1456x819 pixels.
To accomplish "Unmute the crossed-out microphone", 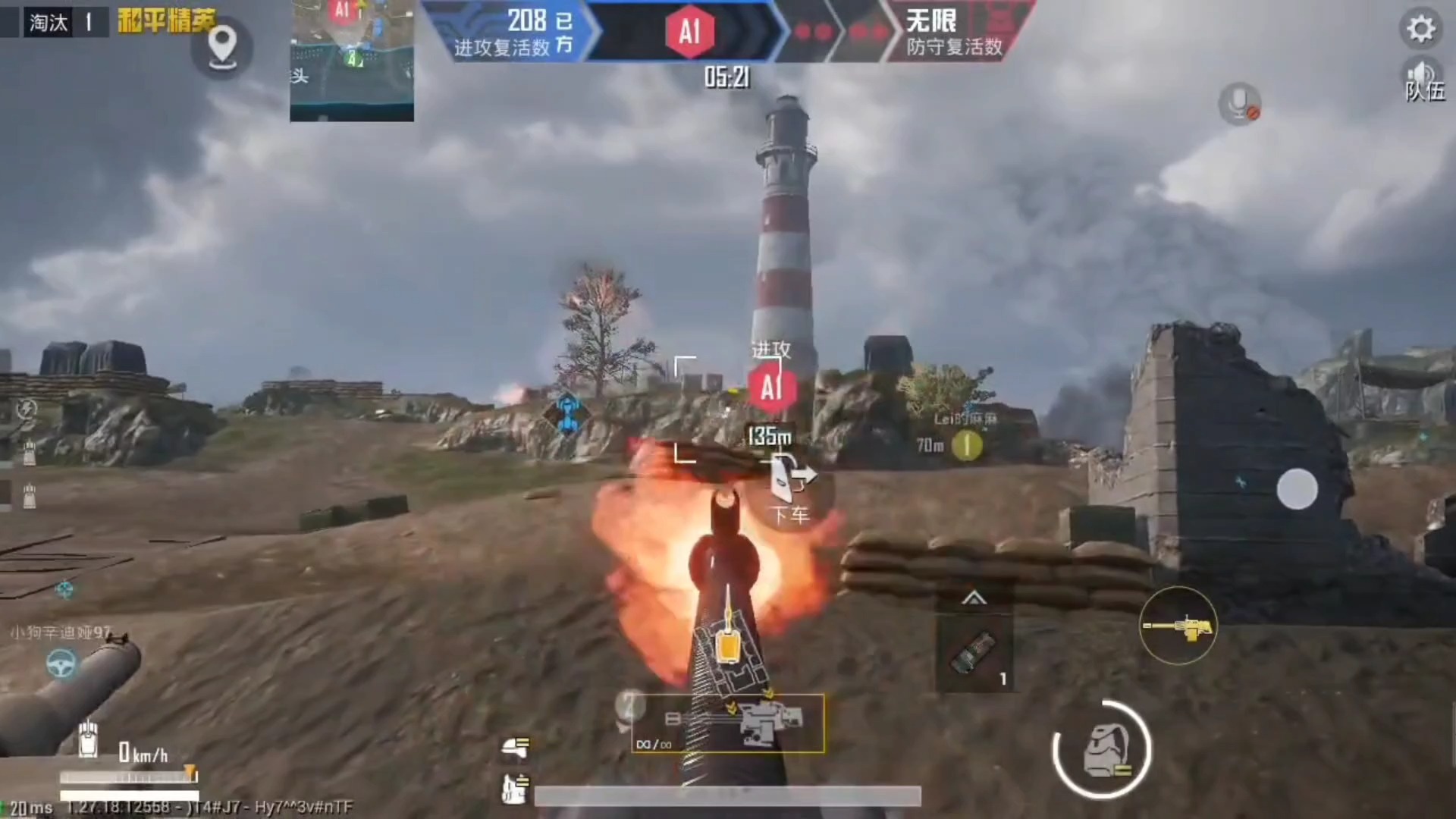I will [1241, 103].
